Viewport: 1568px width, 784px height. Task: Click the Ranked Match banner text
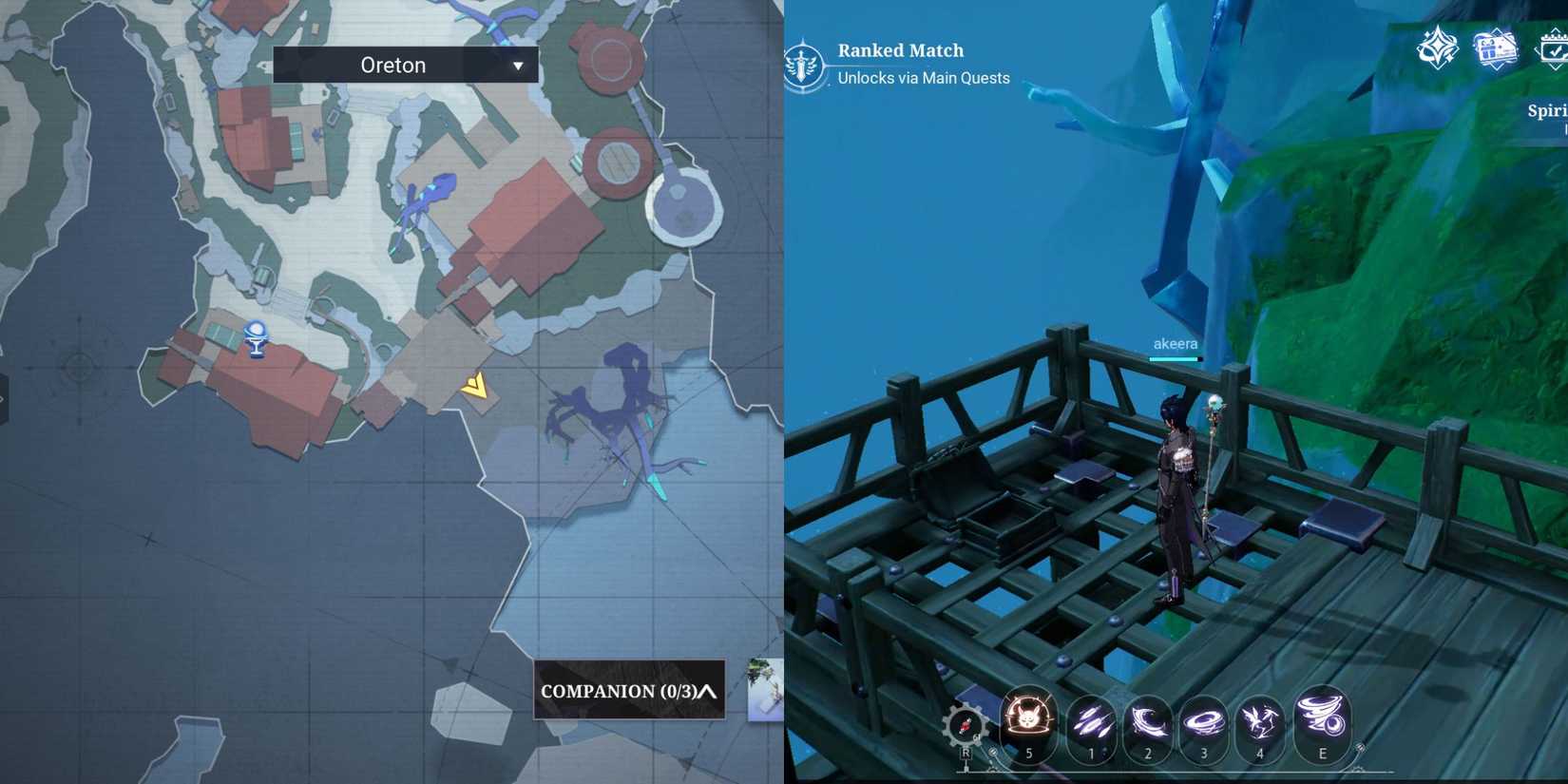pos(899,49)
